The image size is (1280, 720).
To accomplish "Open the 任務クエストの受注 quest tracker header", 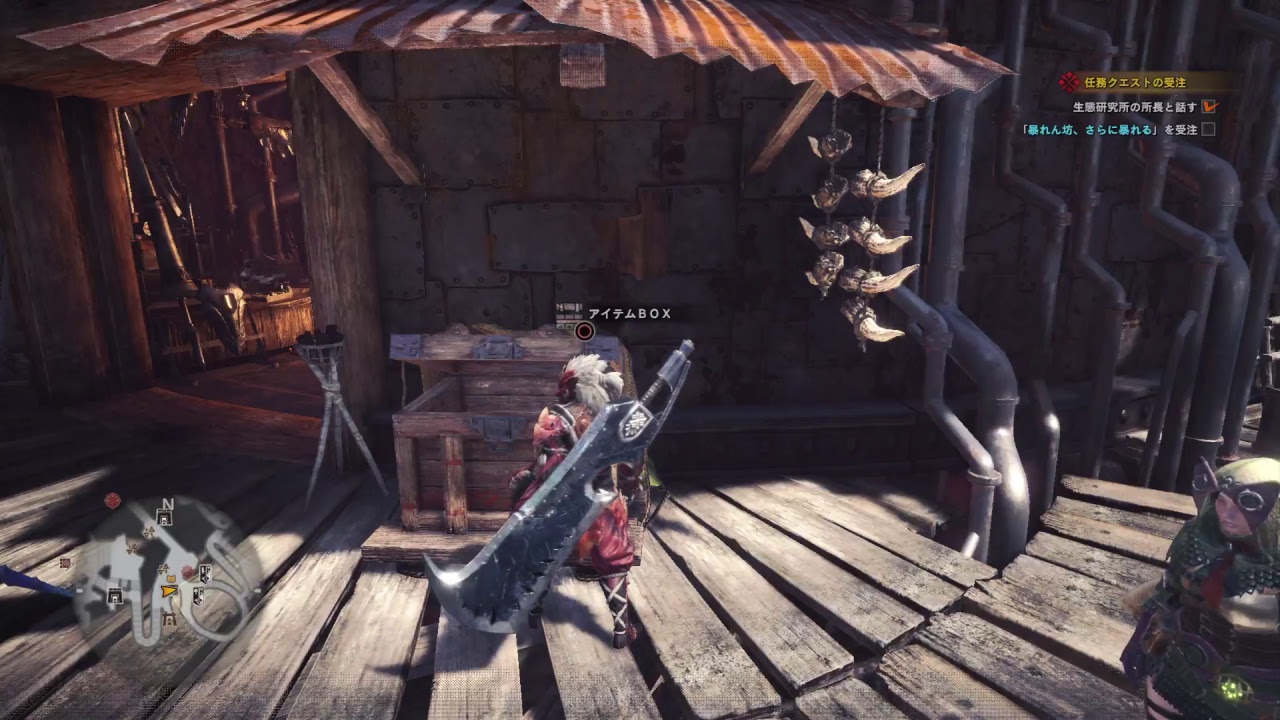I will click(x=1134, y=83).
